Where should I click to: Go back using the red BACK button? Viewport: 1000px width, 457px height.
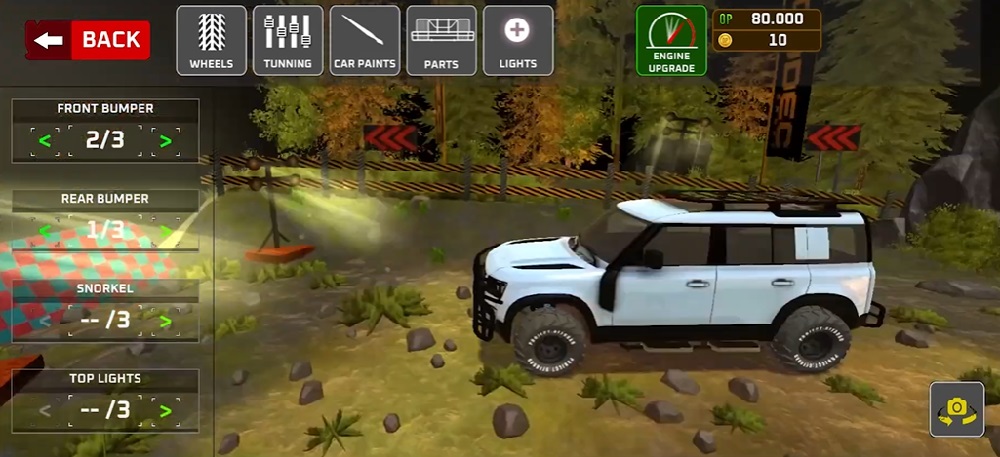[88, 40]
